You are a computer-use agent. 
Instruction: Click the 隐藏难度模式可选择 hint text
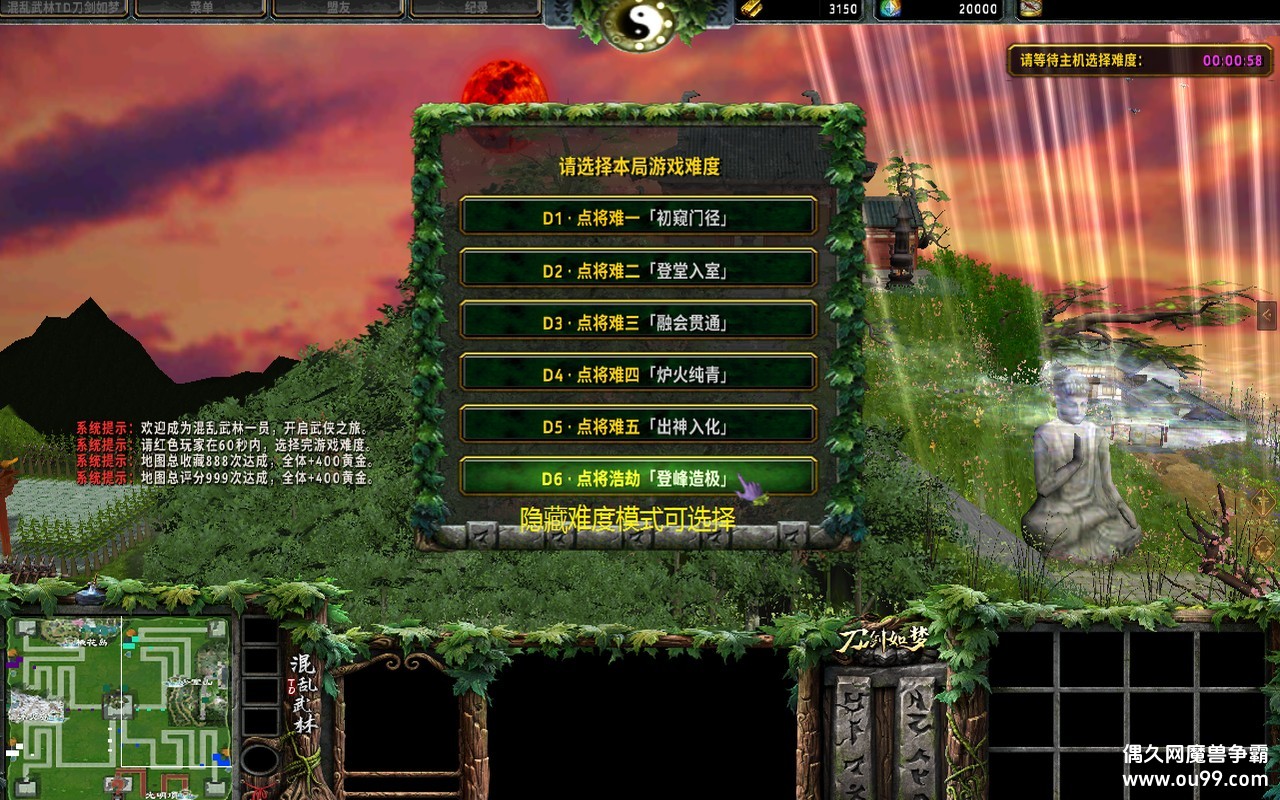click(x=627, y=516)
